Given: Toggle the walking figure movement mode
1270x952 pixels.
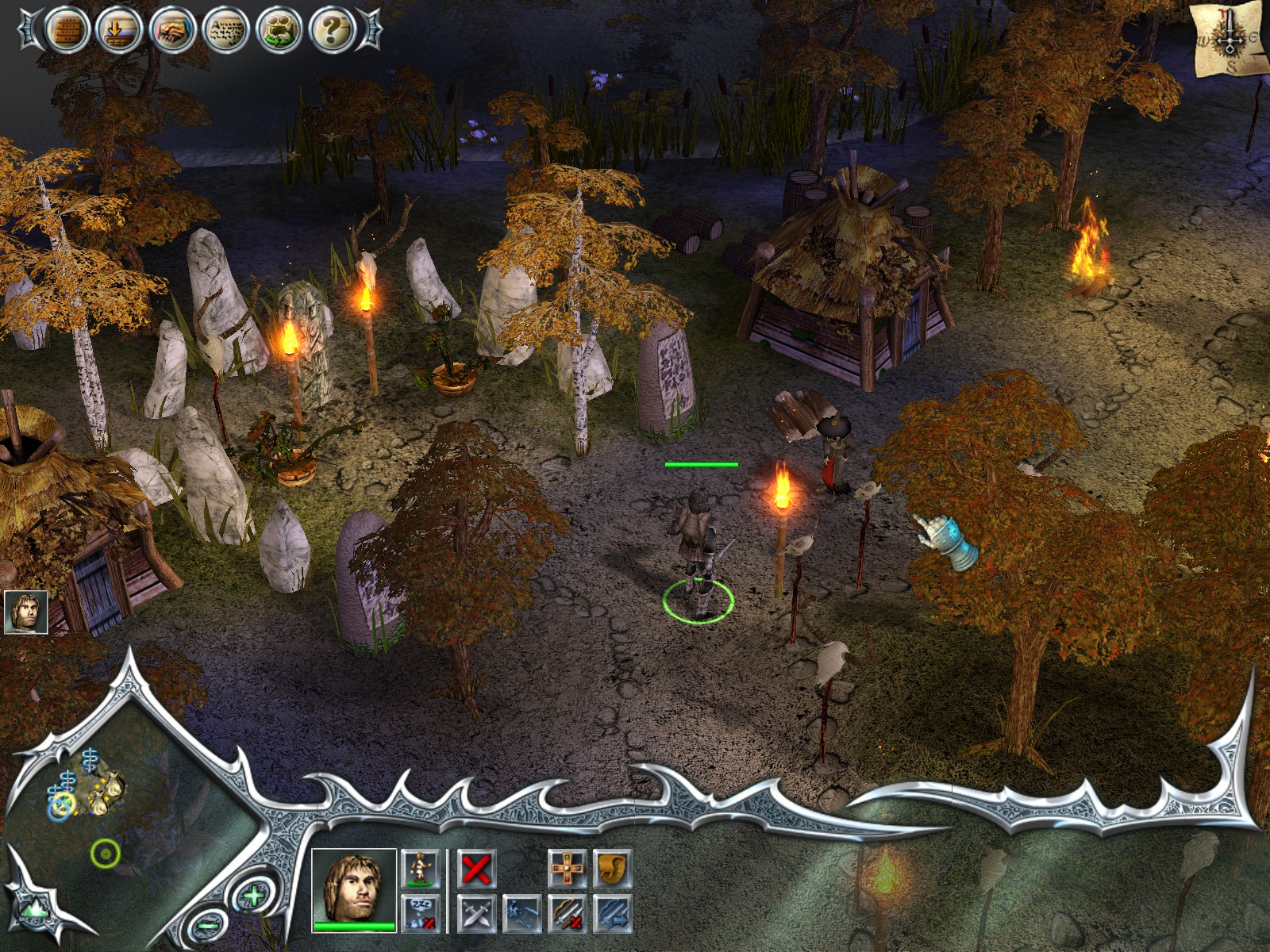Looking at the screenshot, I should click(x=420, y=868).
